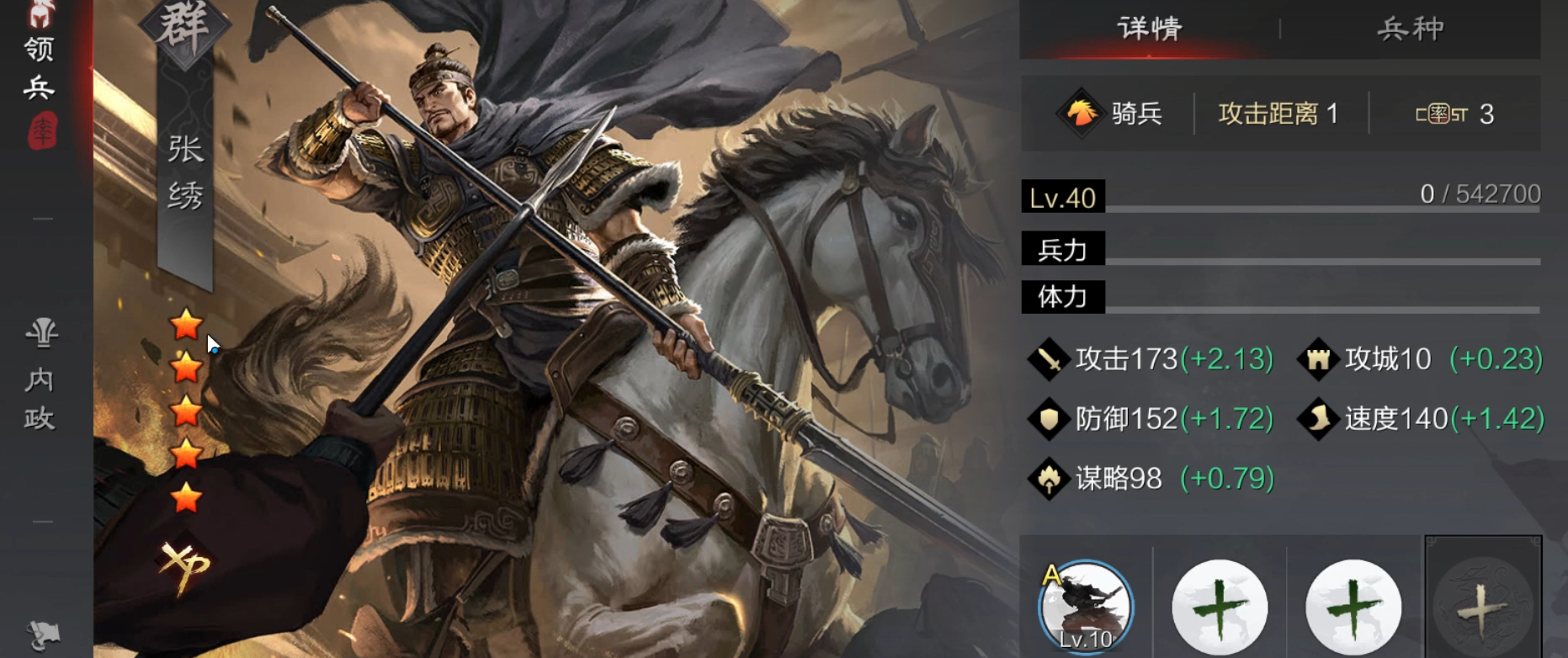Click the greyed-out locked skill slot

tap(1482, 608)
